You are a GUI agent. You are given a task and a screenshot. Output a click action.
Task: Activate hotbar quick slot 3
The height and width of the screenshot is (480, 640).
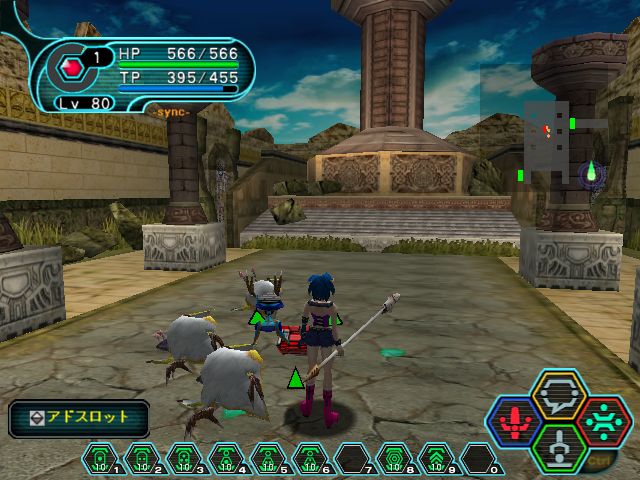(x=183, y=460)
